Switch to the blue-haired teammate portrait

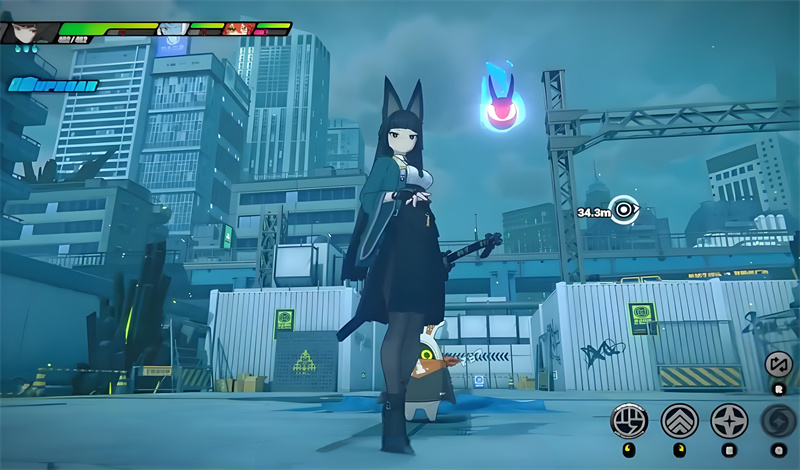click(x=172, y=31)
